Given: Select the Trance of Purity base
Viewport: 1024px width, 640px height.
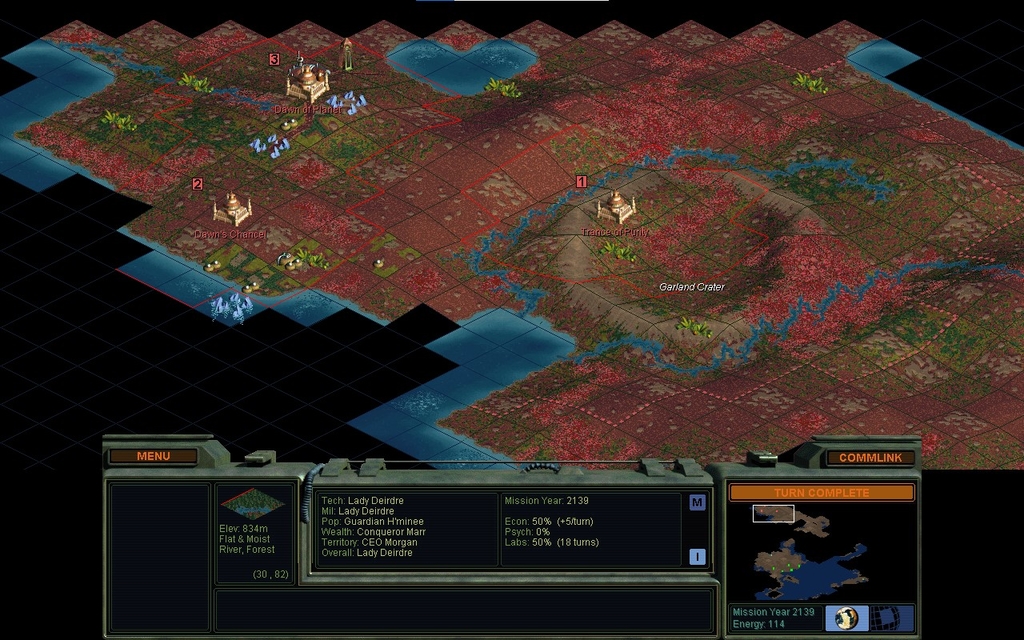Looking at the screenshot, I should [616, 207].
